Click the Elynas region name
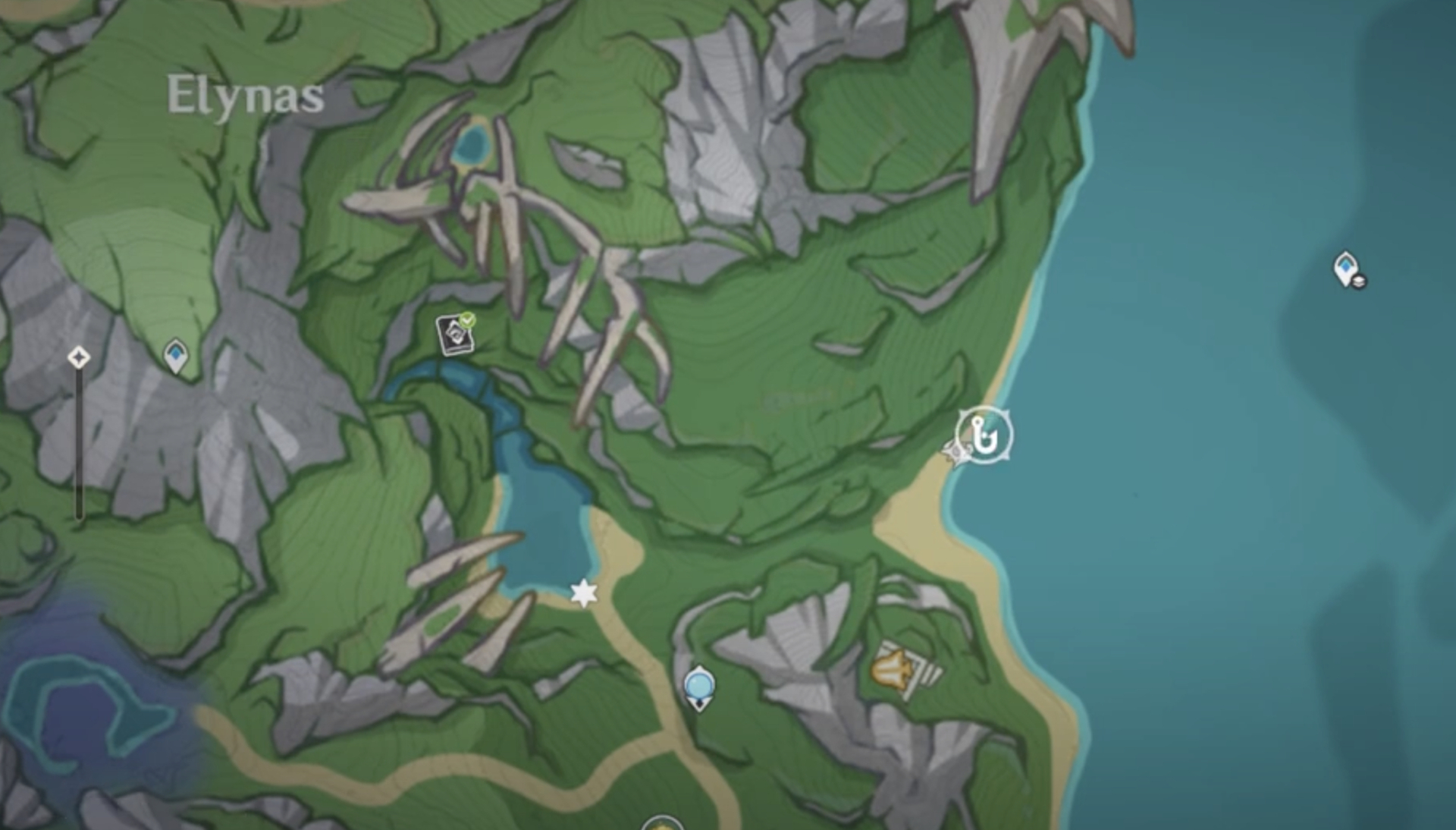 (x=244, y=93)
